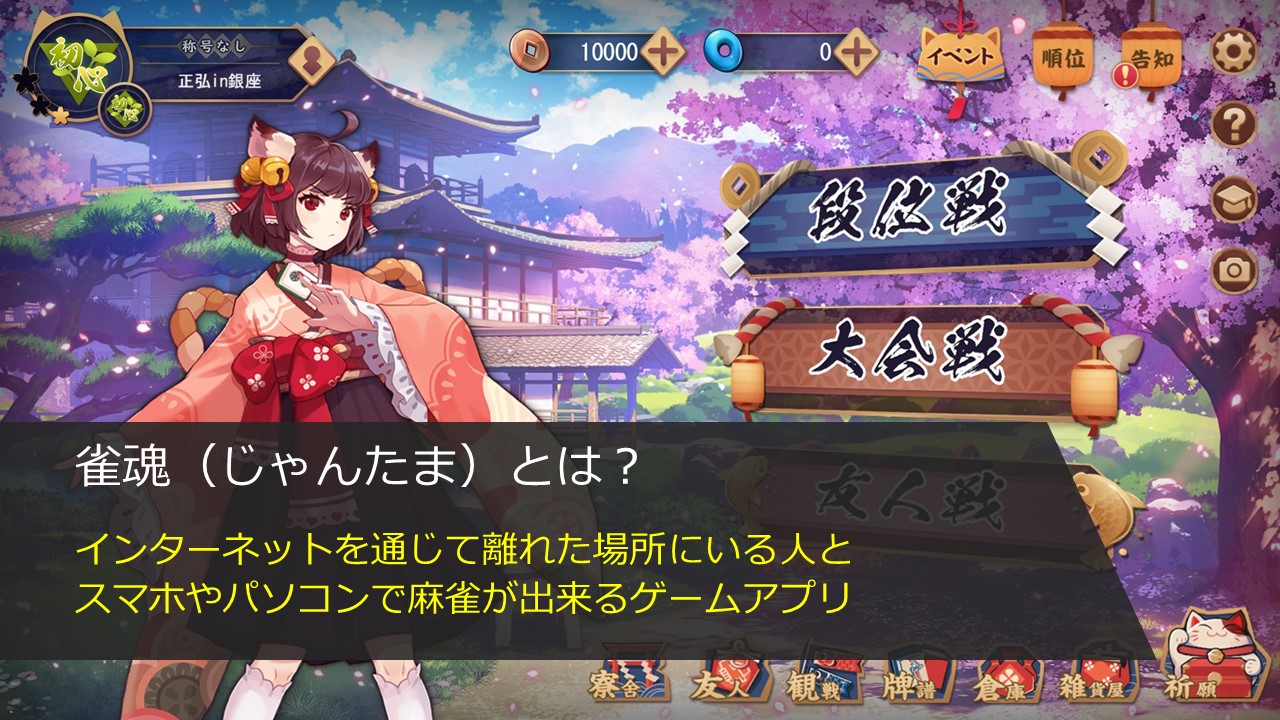Open the 告知 announcements lantern
This screenshot has height=720, width=1280.
(1150, 58)
